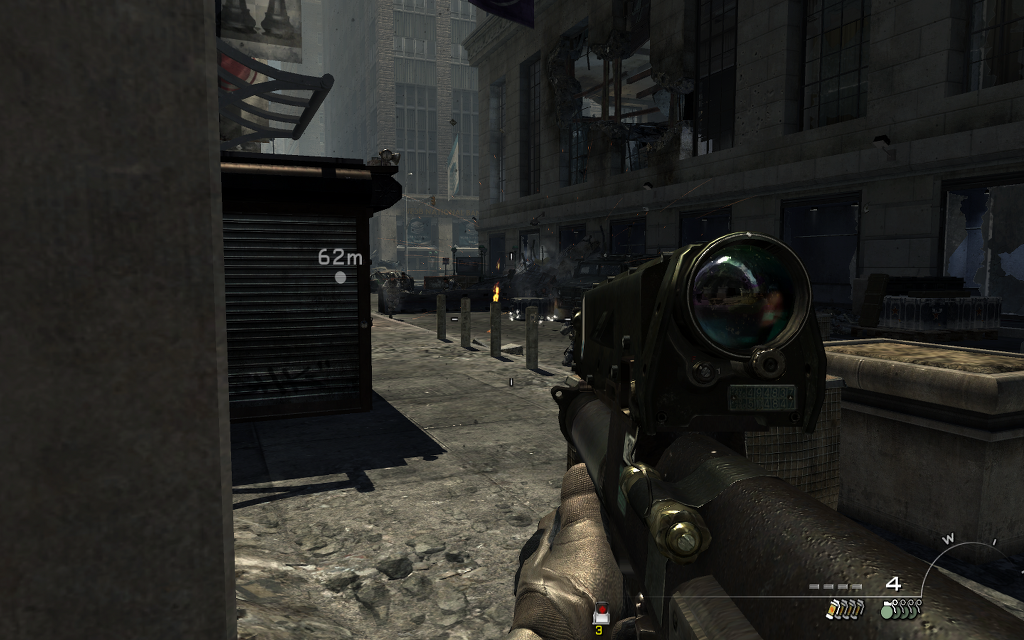Click the red equipment item icon
The width and height of the screenshot is (1024, 640).
coord(601,614)
